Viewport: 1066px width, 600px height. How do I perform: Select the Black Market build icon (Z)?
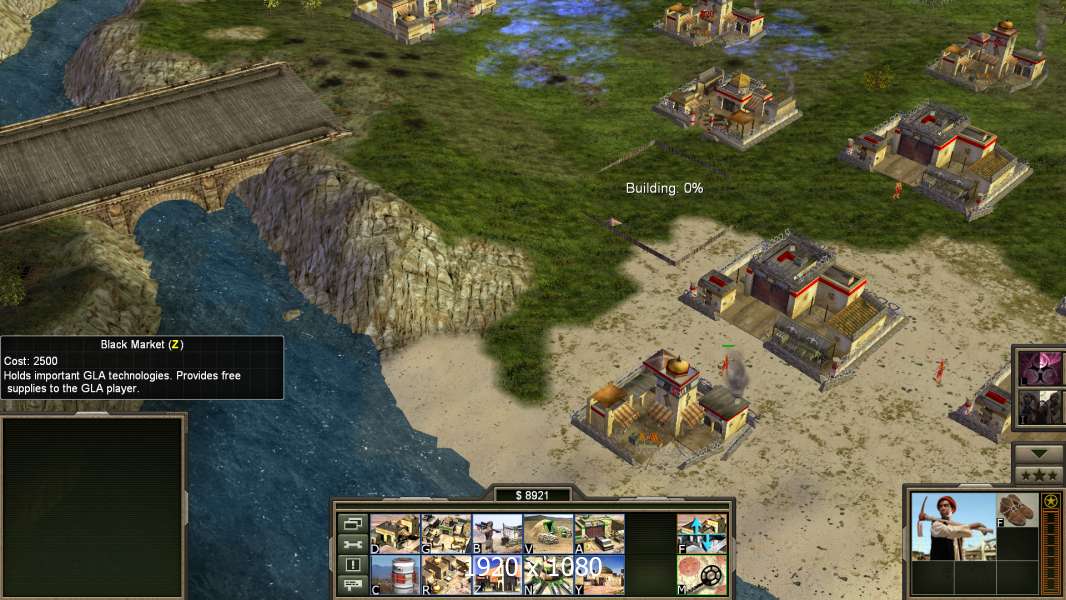coord(497,574)
